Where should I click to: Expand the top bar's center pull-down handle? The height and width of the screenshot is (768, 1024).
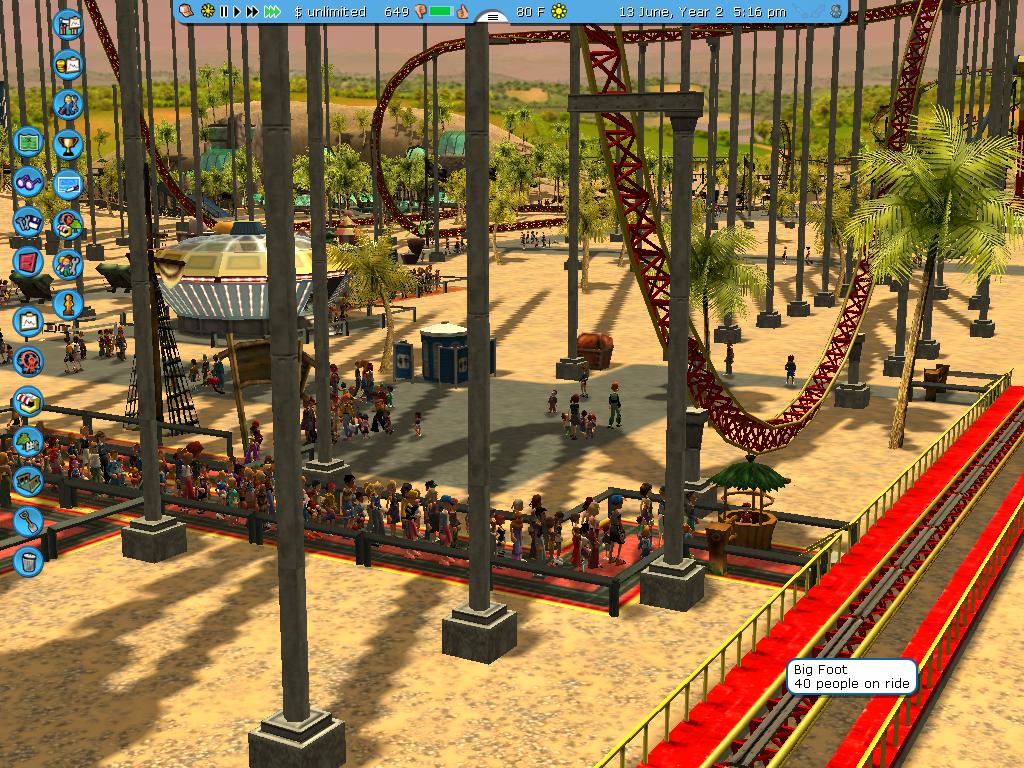click(491, 16)
